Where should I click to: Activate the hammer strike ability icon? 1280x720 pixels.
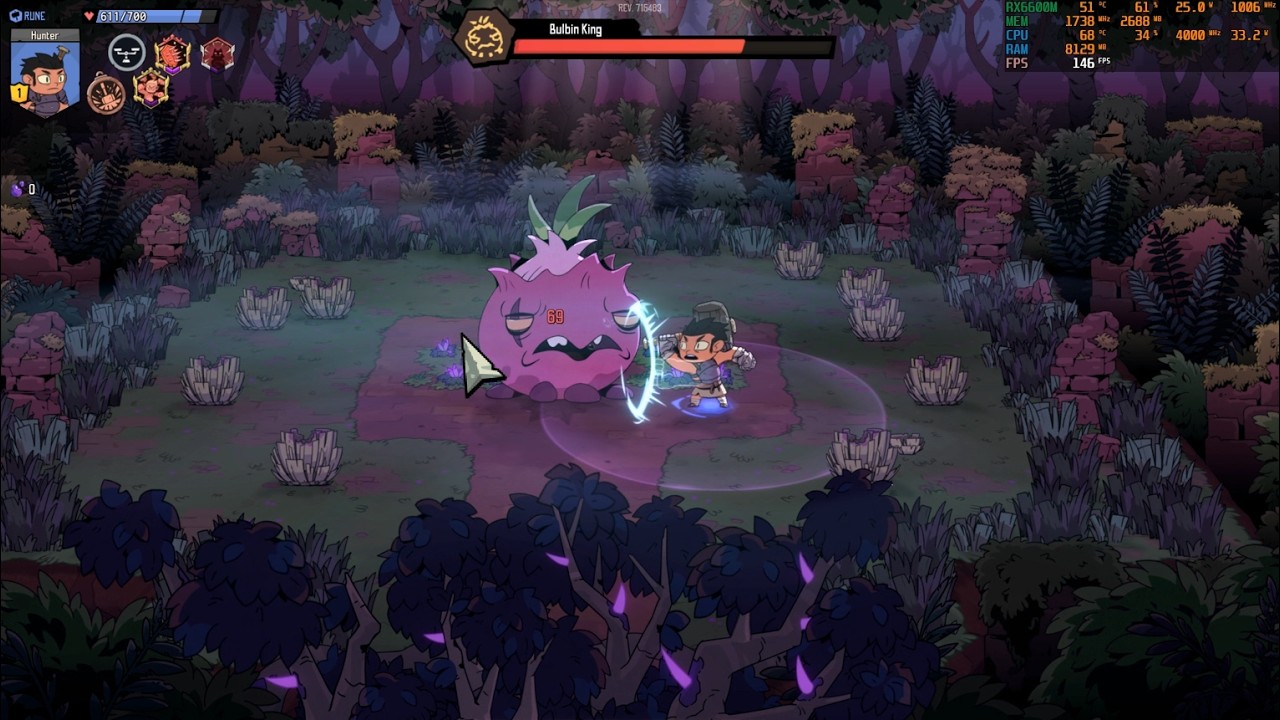pyautogui.click(x=105, y=94)
